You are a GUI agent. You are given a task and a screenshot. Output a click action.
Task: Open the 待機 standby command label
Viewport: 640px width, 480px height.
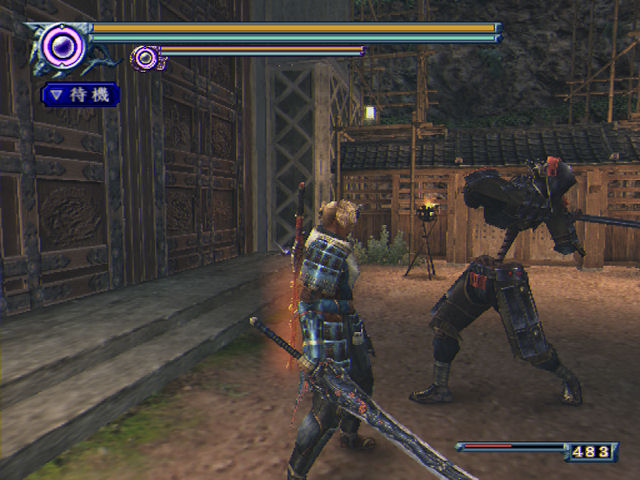tap(81, 95)
